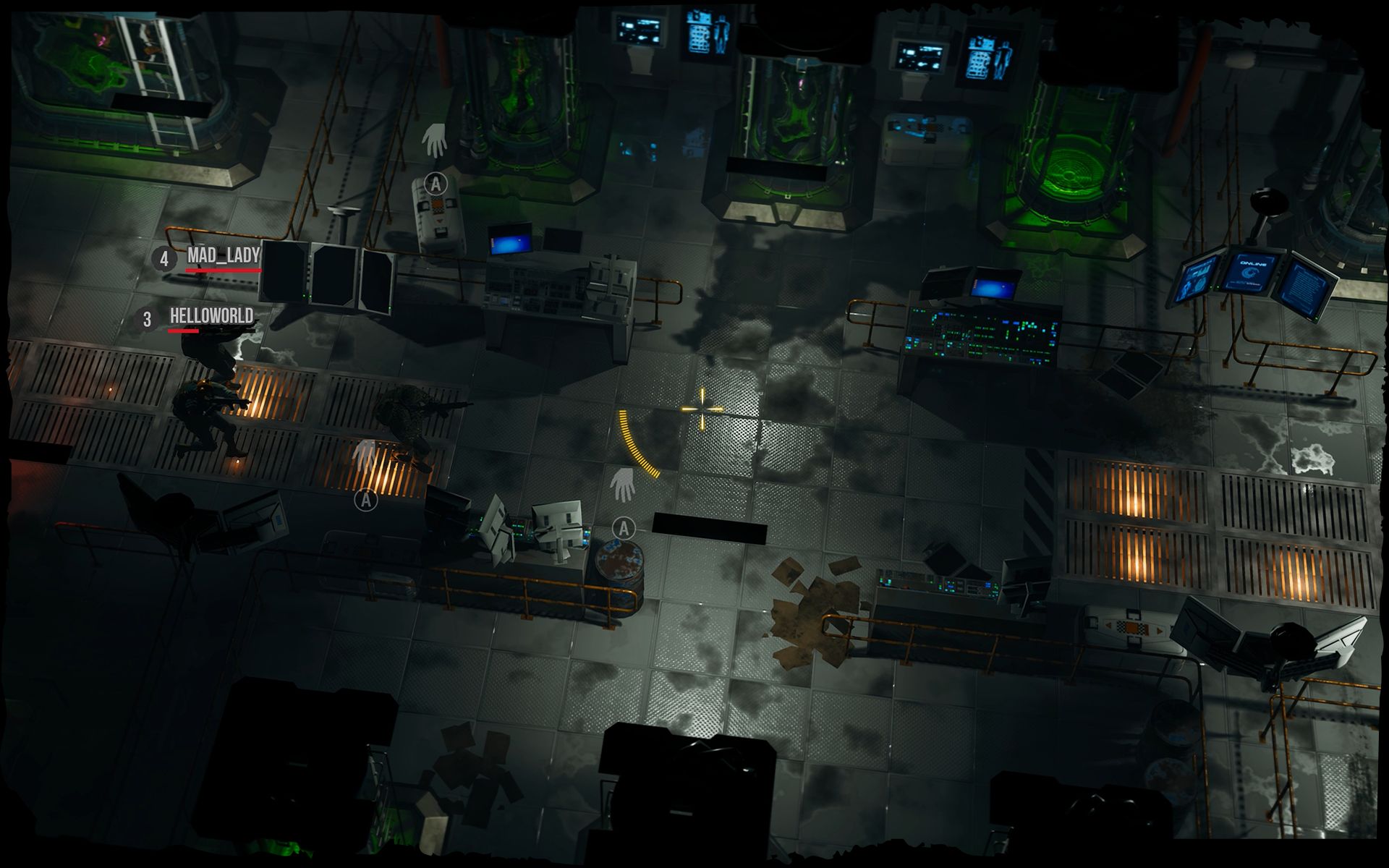Select the MAD_LADY player name tag
This screenshot has width=1389, height=868.
tap(223, 255)
